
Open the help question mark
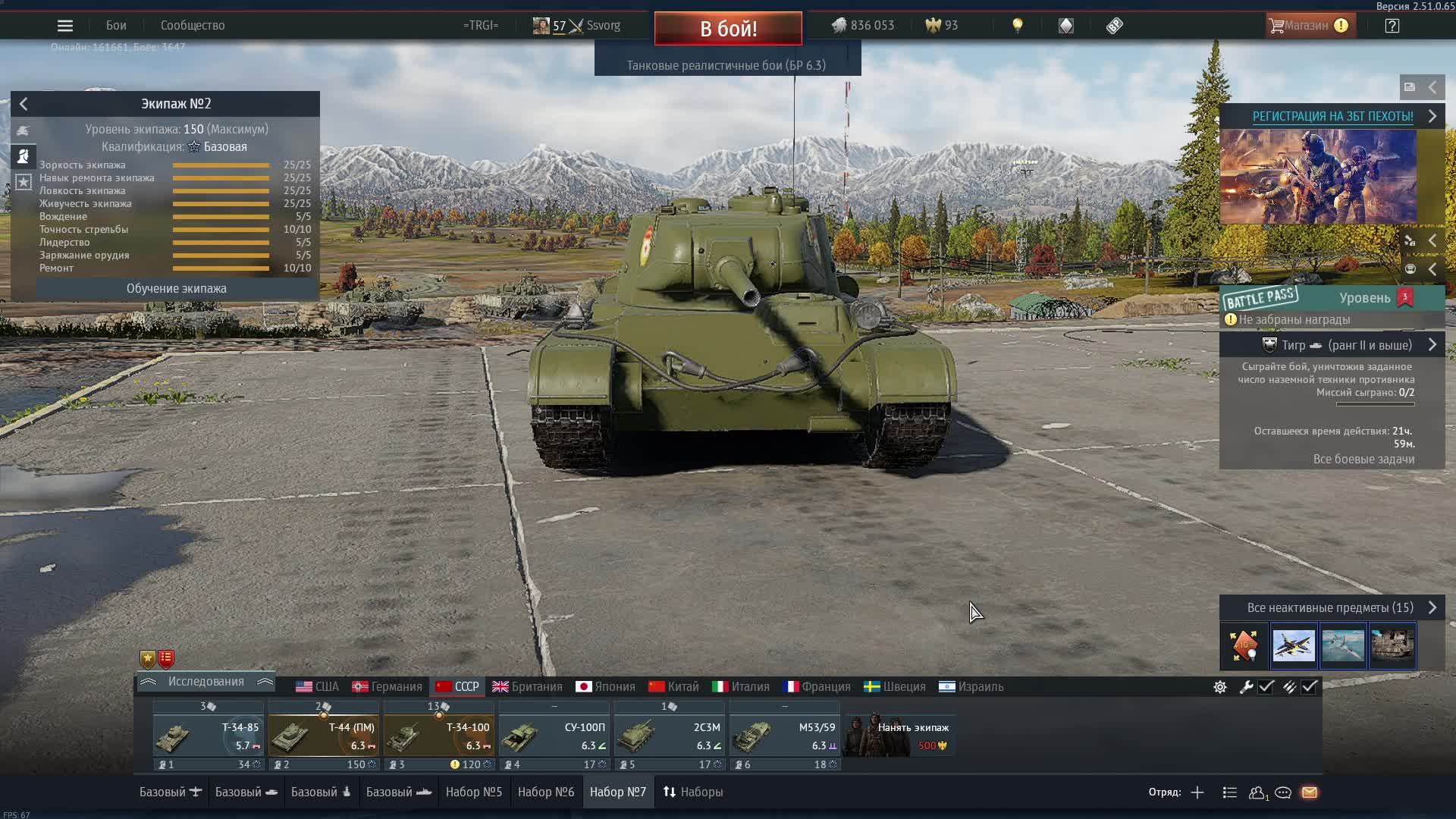pos(1392,26)
